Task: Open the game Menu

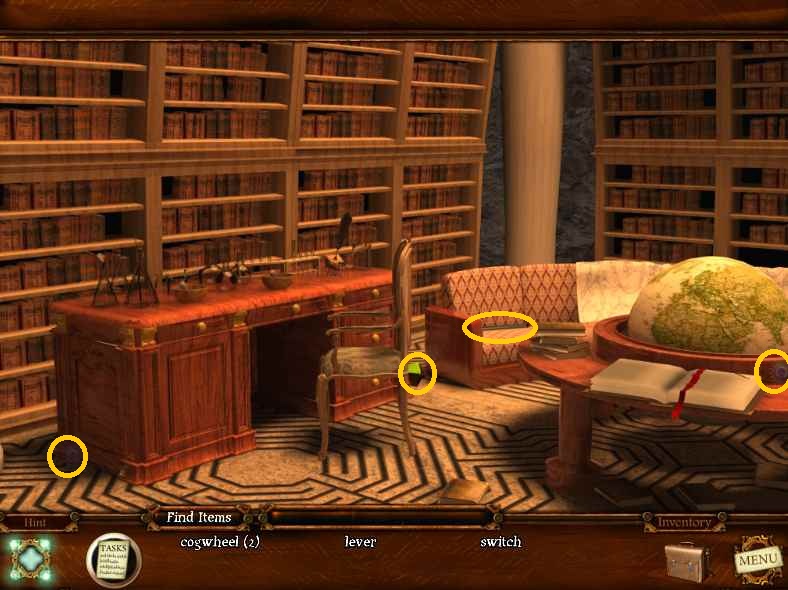Action: click(756, 560)
